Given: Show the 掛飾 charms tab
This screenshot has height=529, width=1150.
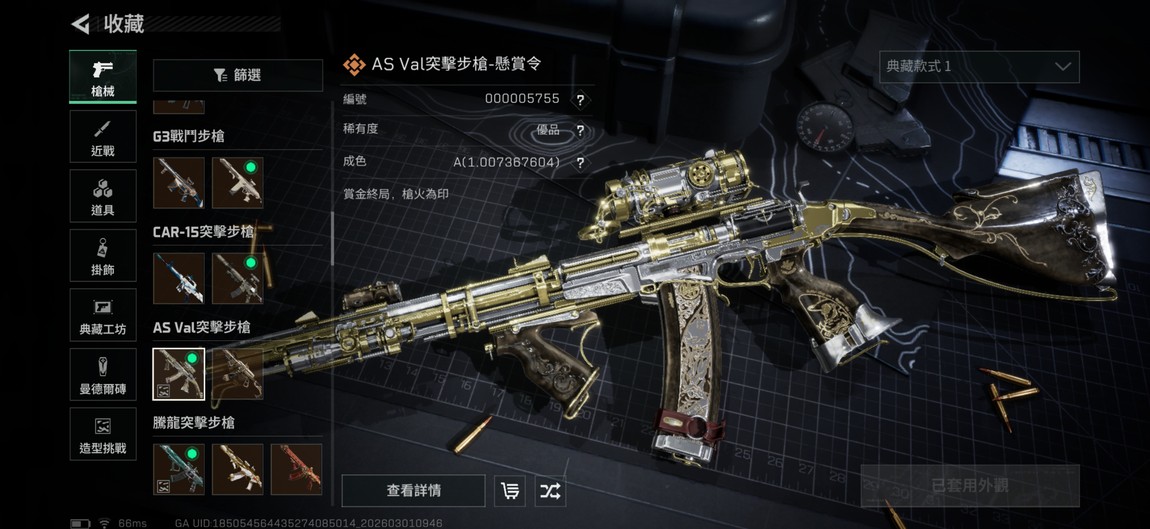Looking at the screenshot, I should click(x=103, y=256).
